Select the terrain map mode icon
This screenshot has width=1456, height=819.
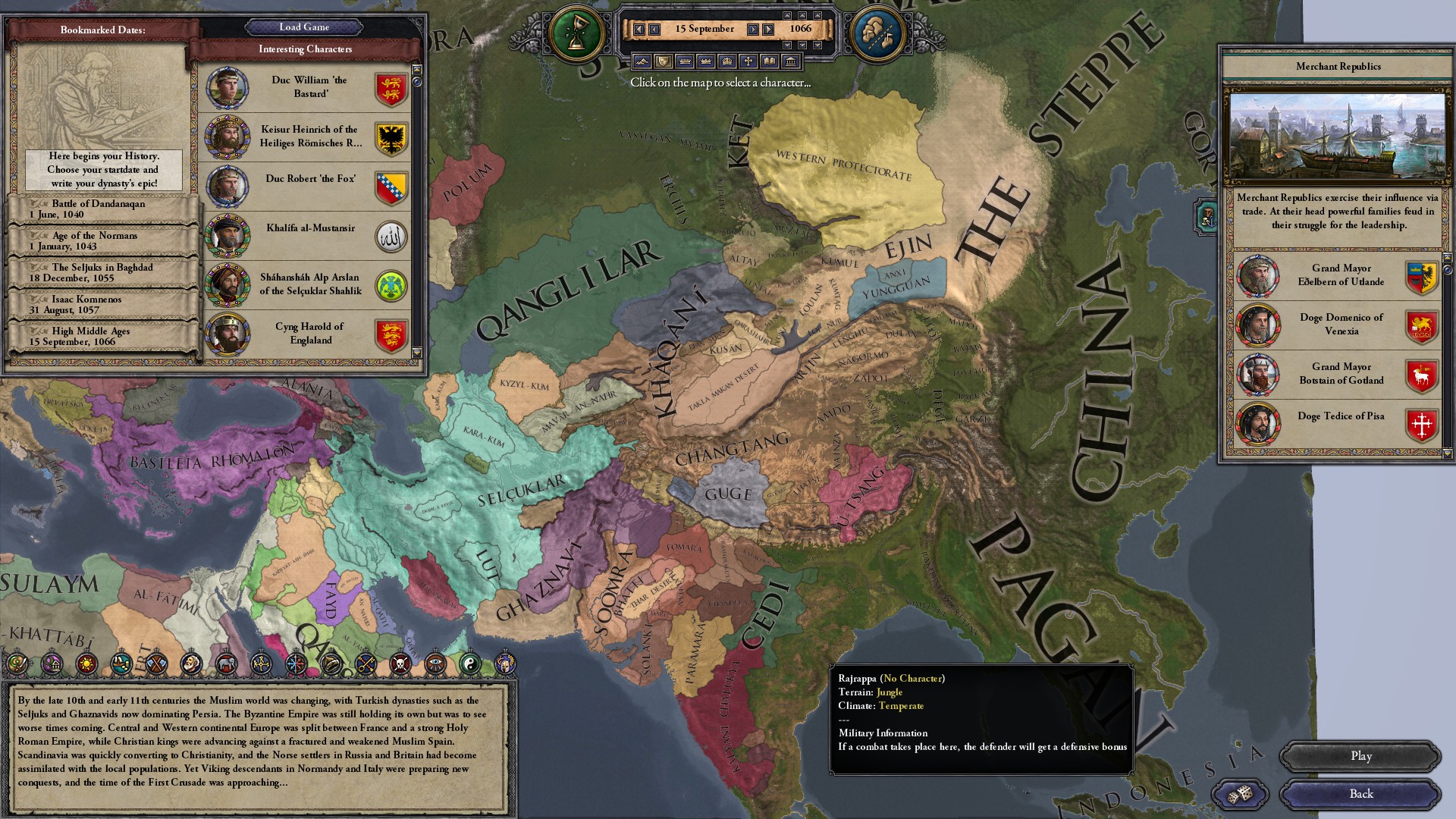(x=642, y=62)
